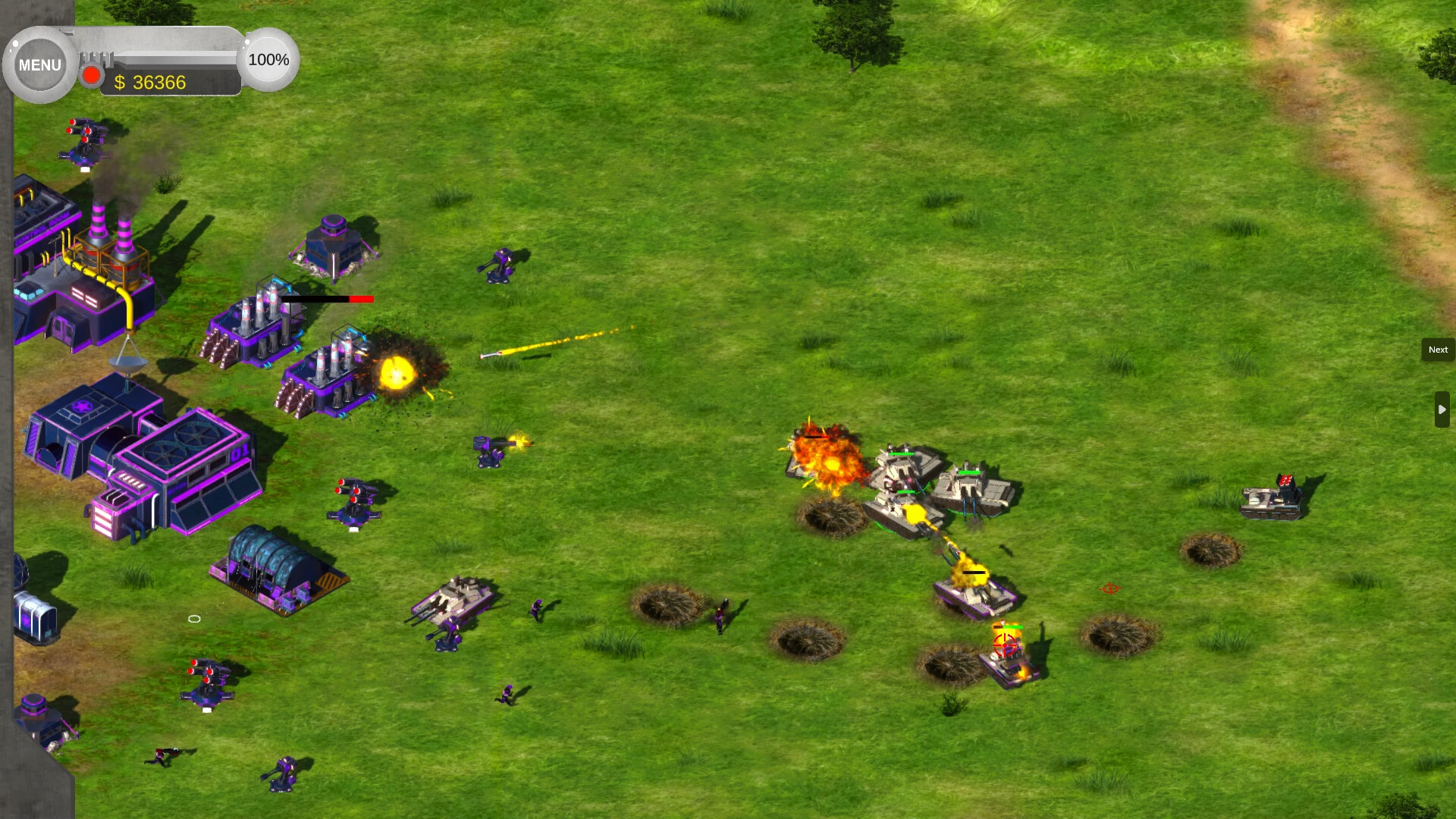Viewport: 1456px width, 819px height.
Task: Click the 100% zoom indicator circle
Action: [268, 58]
